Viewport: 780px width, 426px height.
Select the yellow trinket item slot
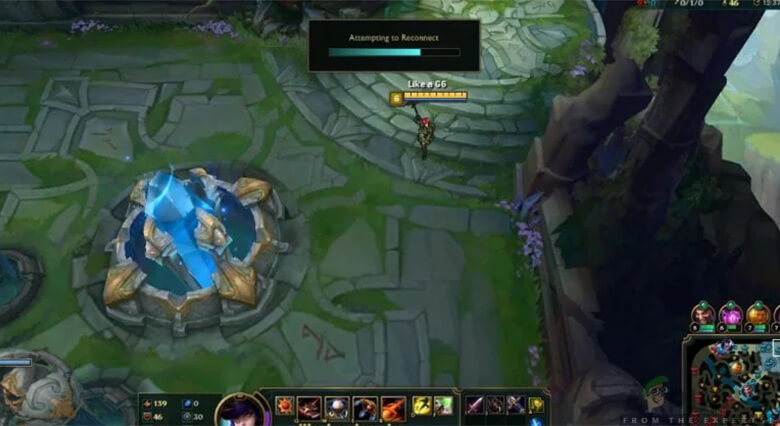coord(536,405)
